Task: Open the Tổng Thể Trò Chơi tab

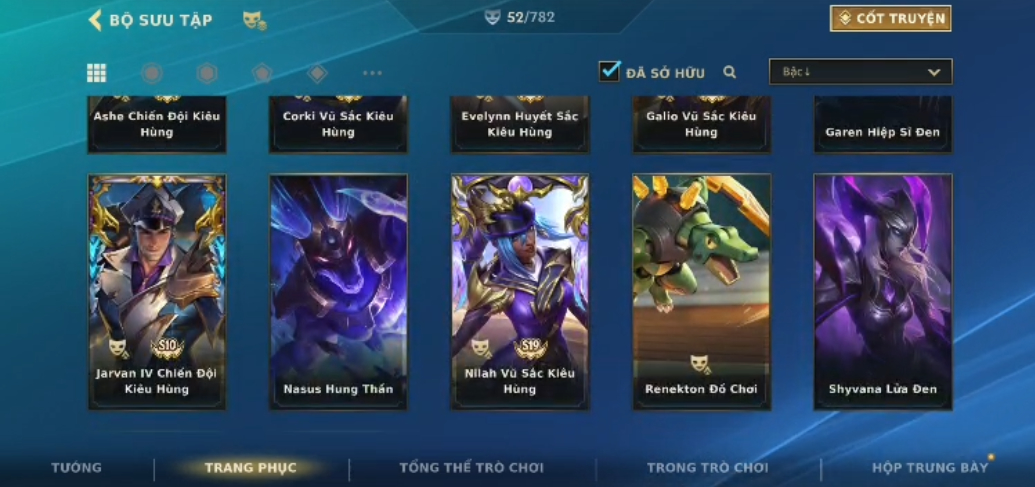Action: click(471, 468)
